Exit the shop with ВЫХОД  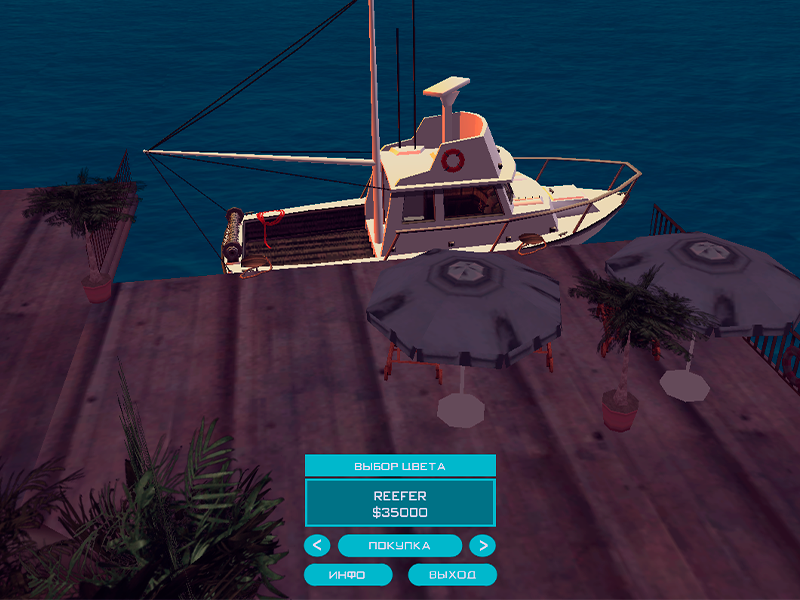coord(452,575)
